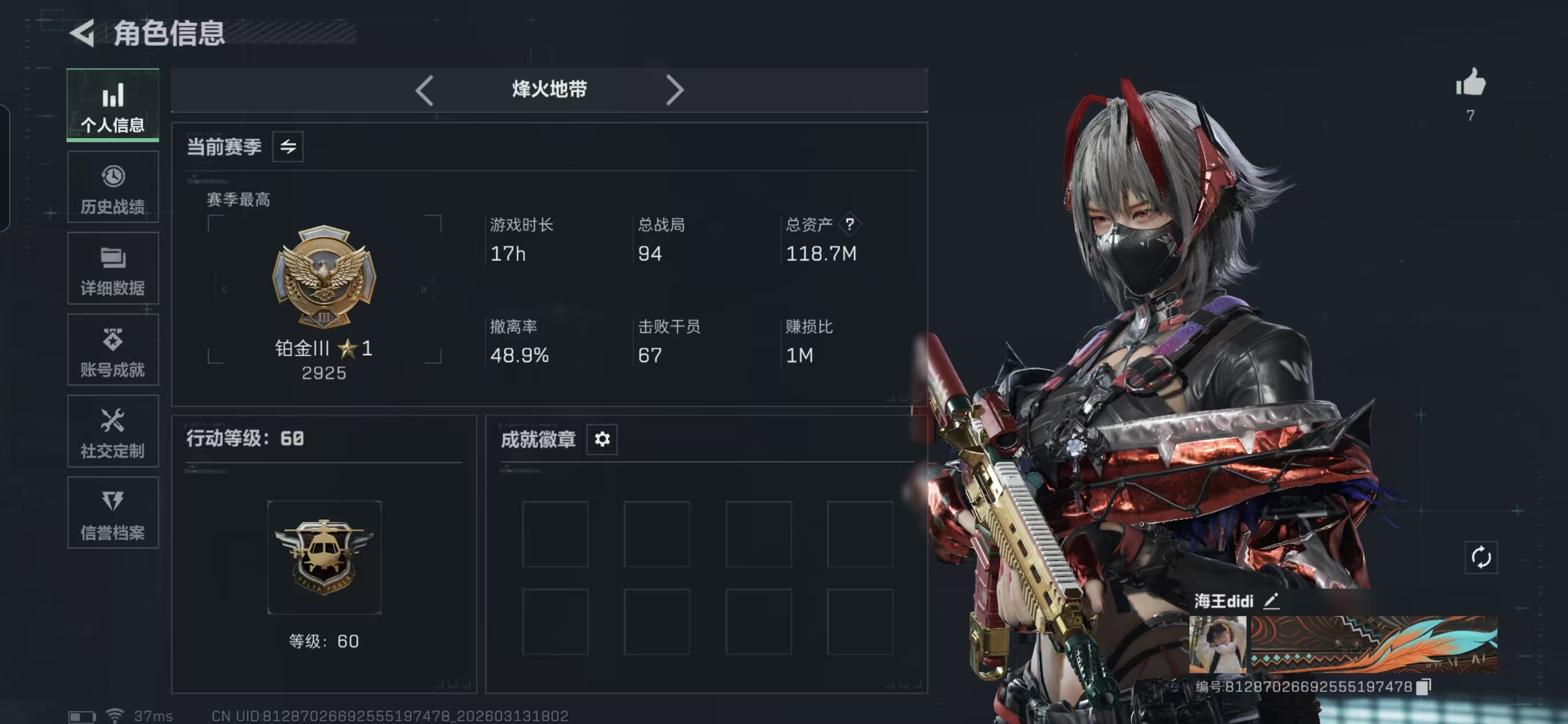
Task: Give a thumbs-up like to this profile
Action: tap(1471, 82)
